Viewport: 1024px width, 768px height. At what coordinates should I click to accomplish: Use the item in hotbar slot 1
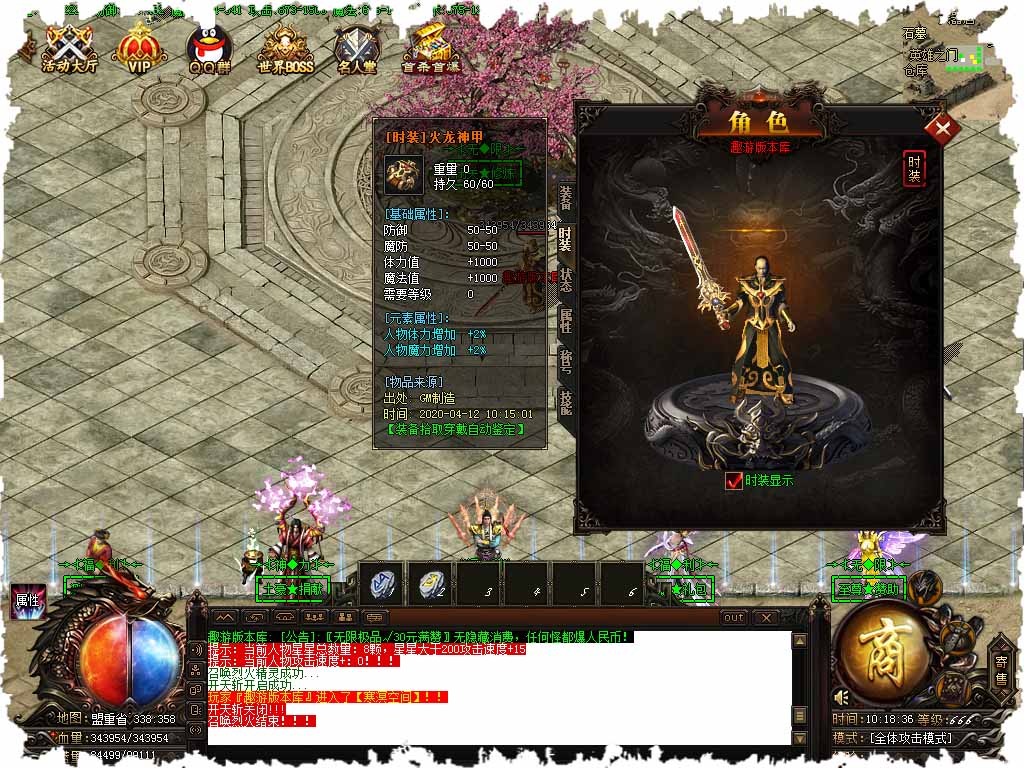pos(383,583)
